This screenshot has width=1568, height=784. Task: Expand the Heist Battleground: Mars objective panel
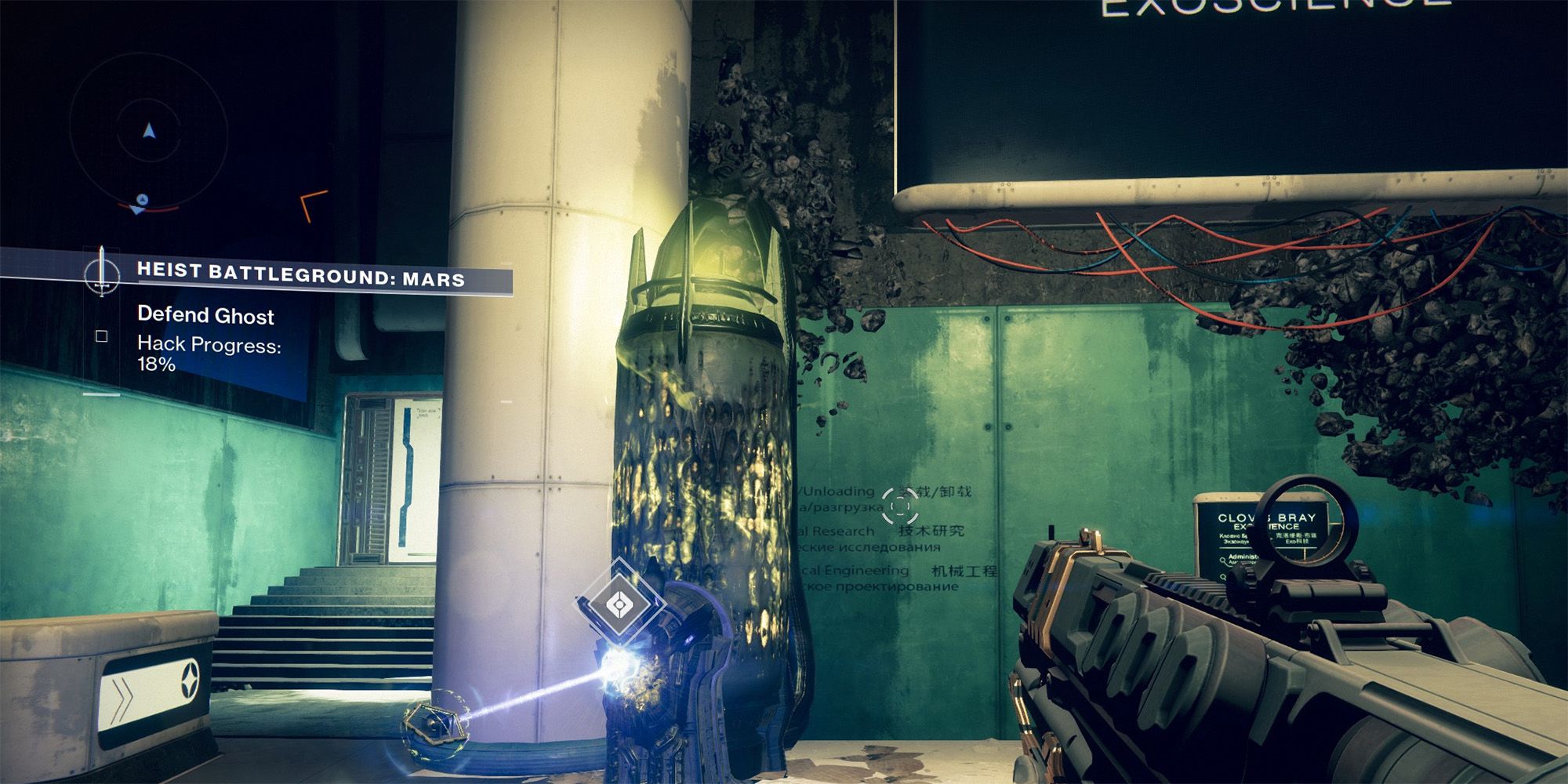coord(300,276)
